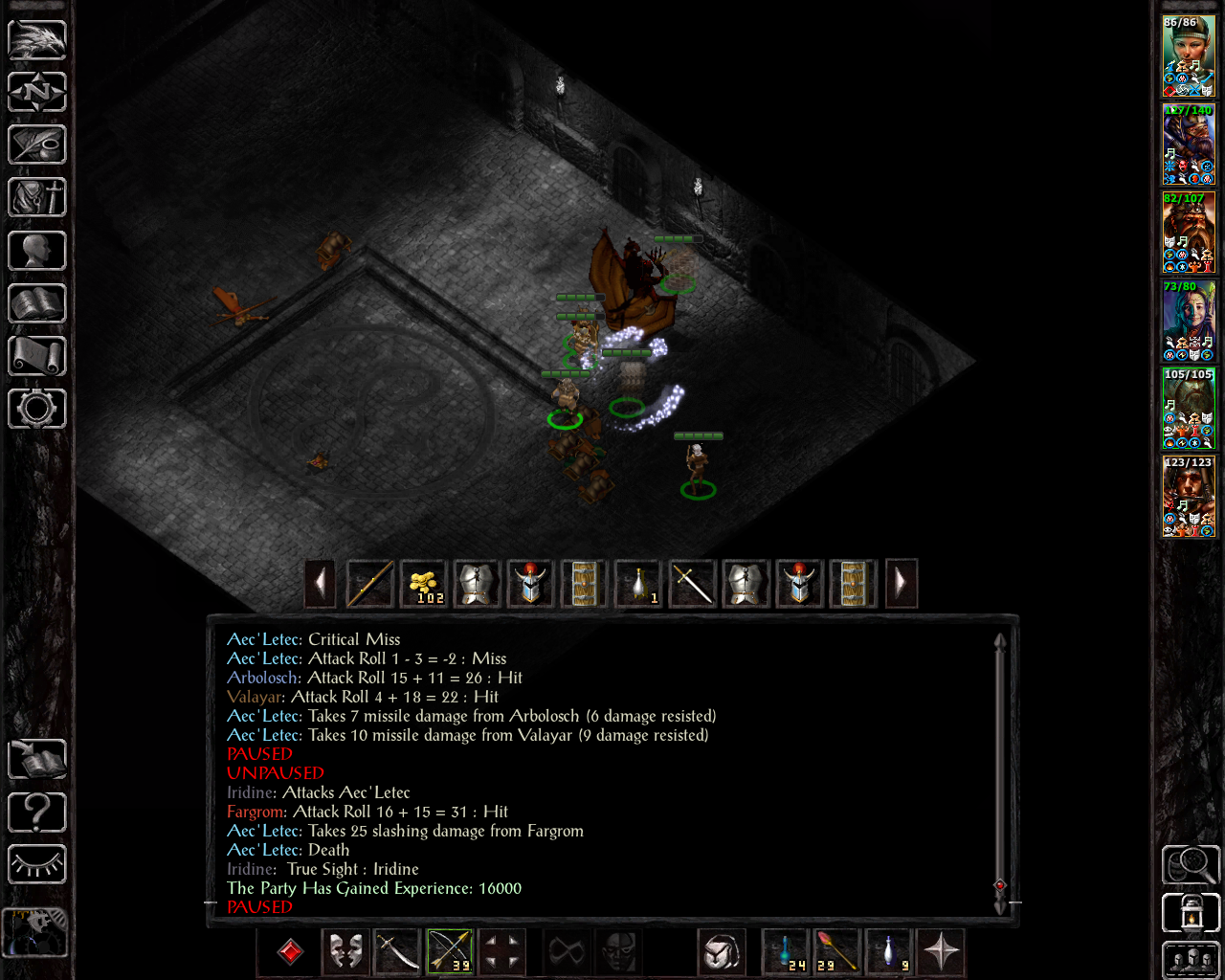Select the top party member portrait
The width and height of the screenshot is (1225, 980).
click(1189, 56)
